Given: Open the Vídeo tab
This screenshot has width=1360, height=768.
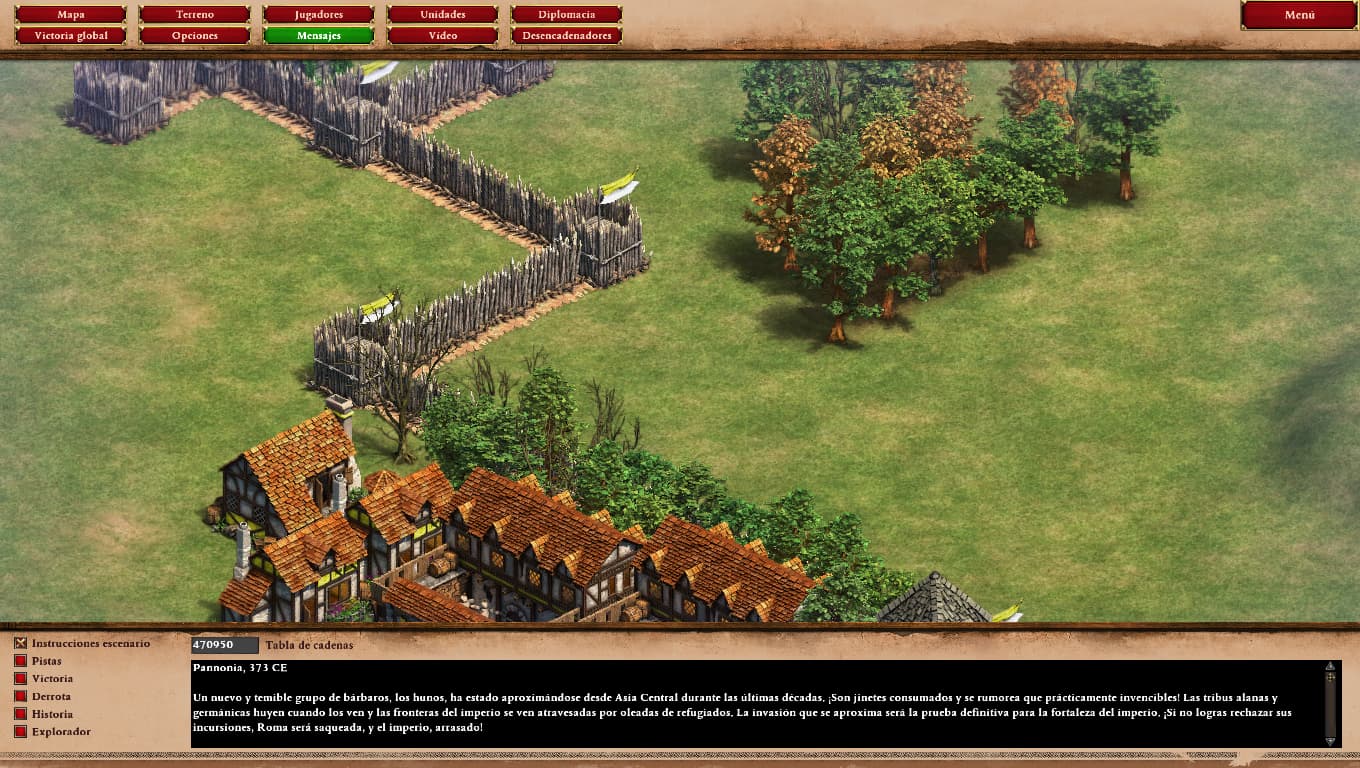Looking at the screenshot, I should [x=443, y=36].
